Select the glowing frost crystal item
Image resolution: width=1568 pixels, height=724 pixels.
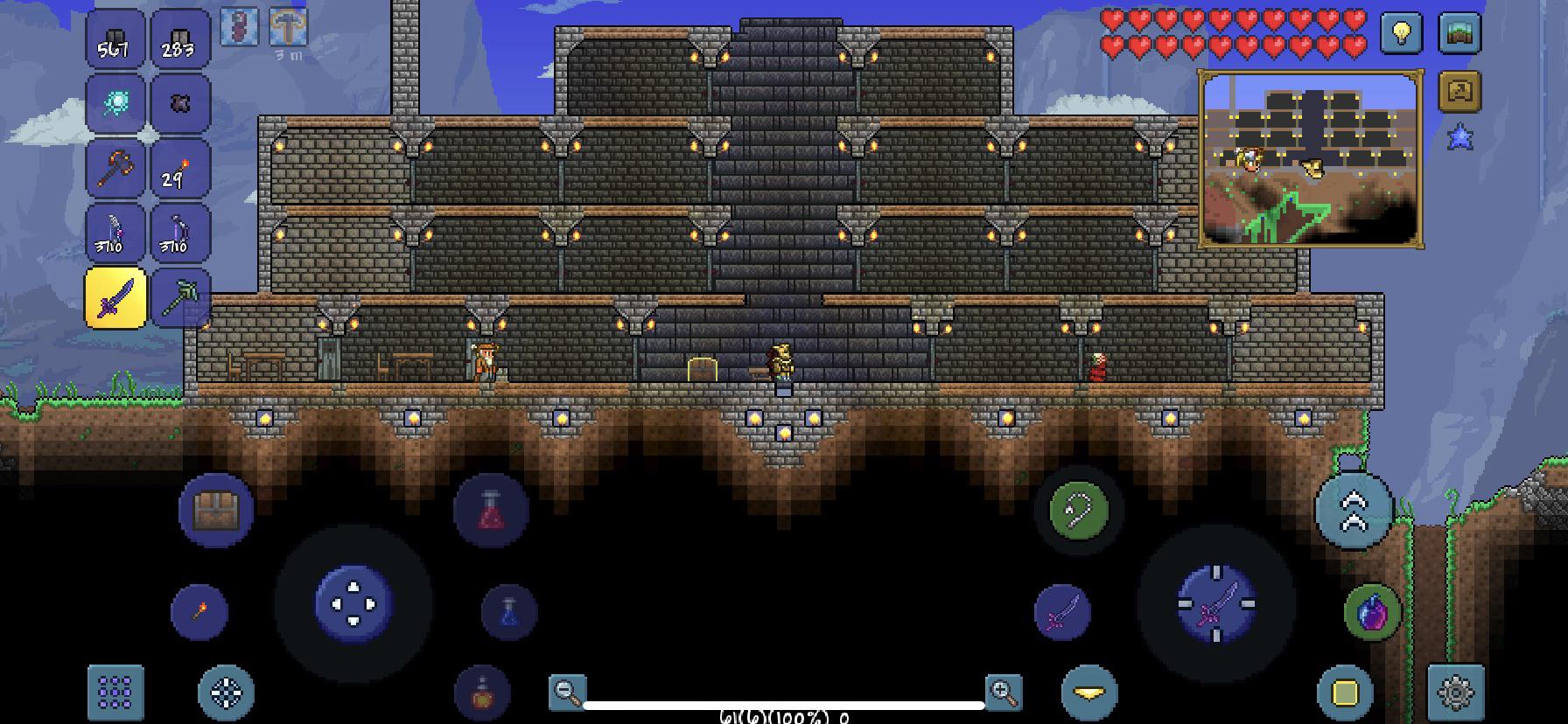[115, 103]
